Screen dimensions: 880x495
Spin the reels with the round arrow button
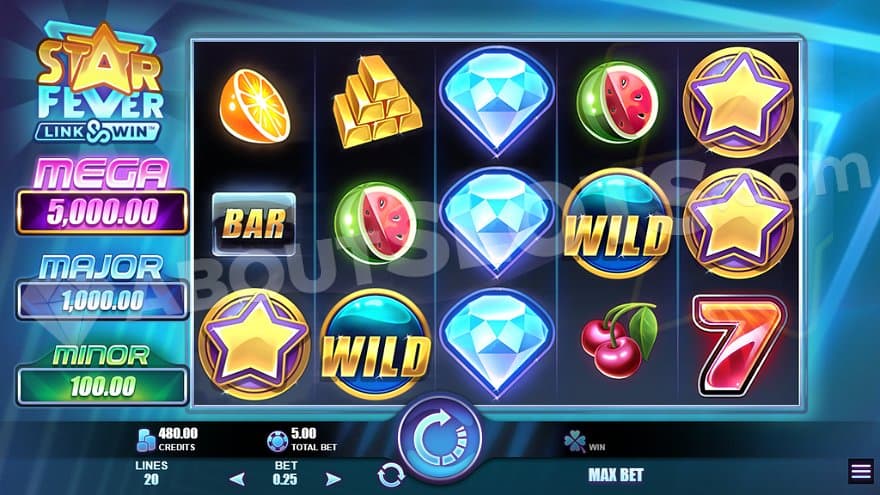440,437
